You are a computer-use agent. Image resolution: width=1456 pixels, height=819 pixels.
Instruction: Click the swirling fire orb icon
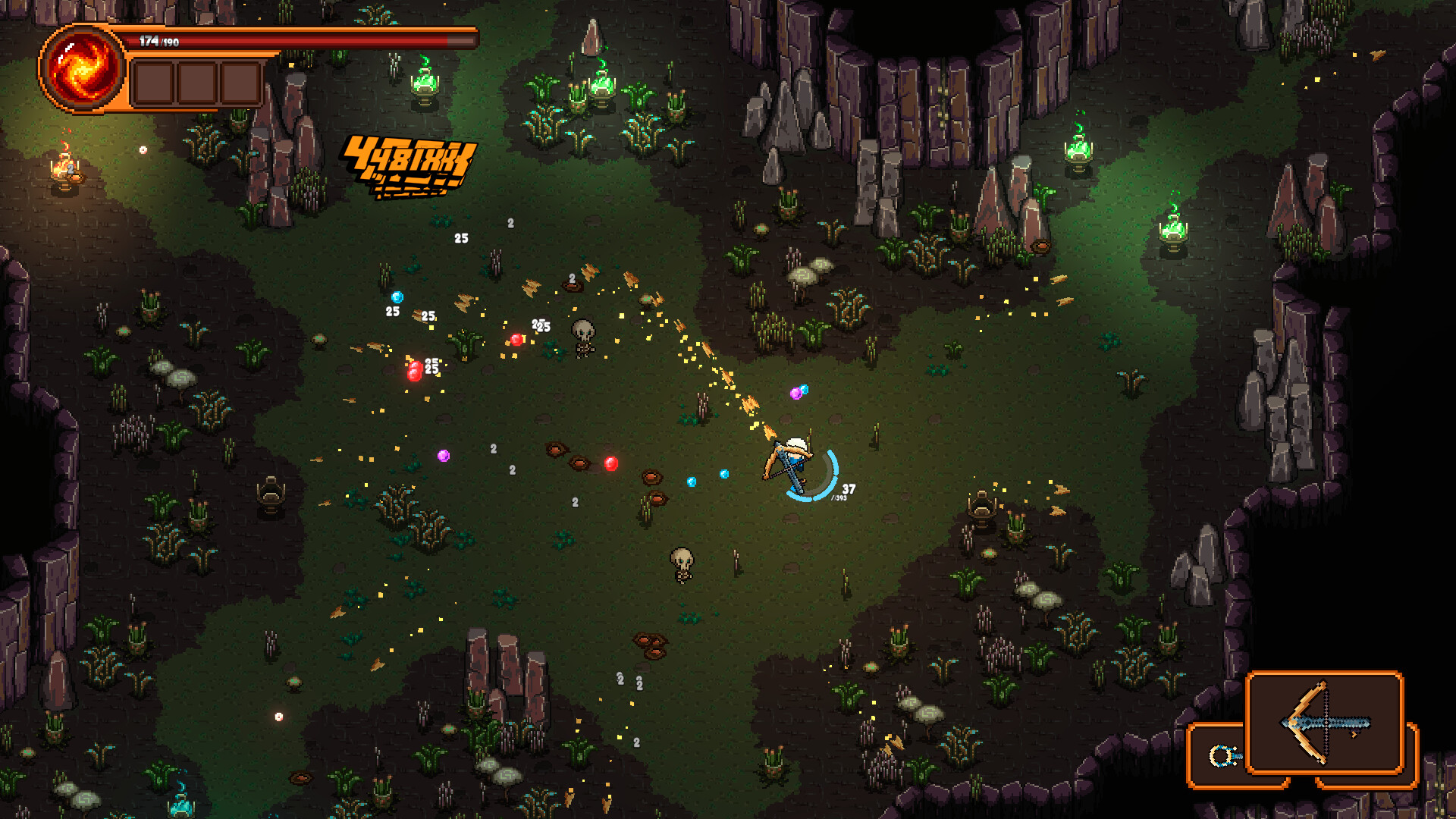[82, 68]
